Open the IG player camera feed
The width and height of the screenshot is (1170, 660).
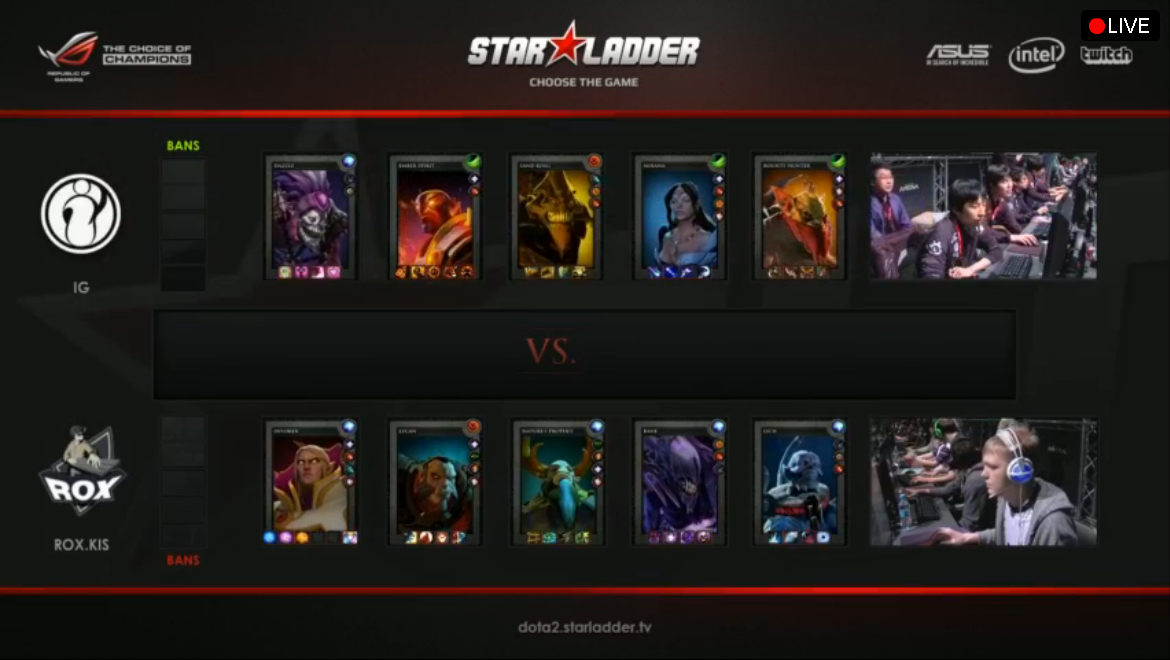pos(983,216)
